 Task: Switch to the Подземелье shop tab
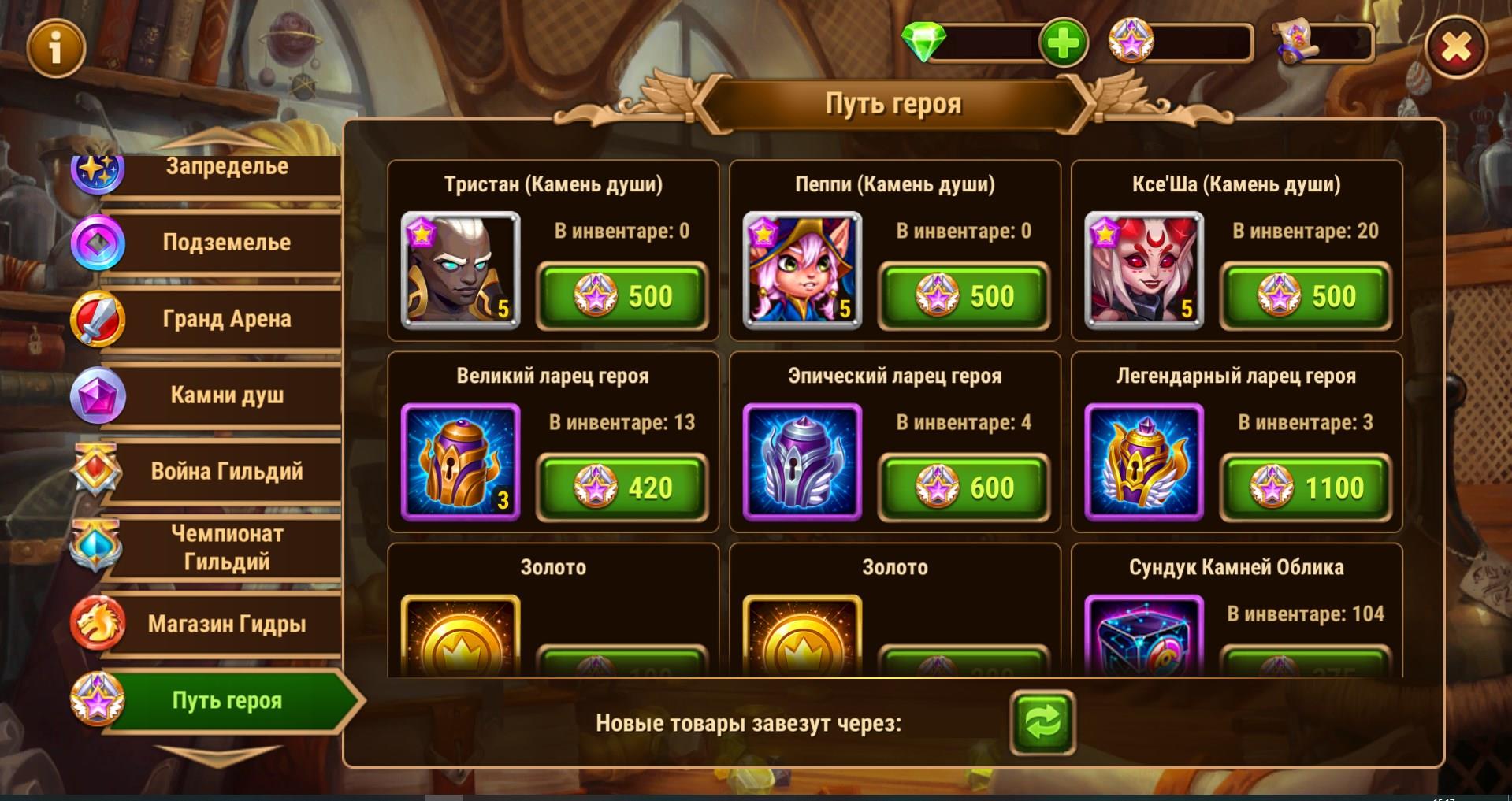pyautogui.click(x=226, y=243)
